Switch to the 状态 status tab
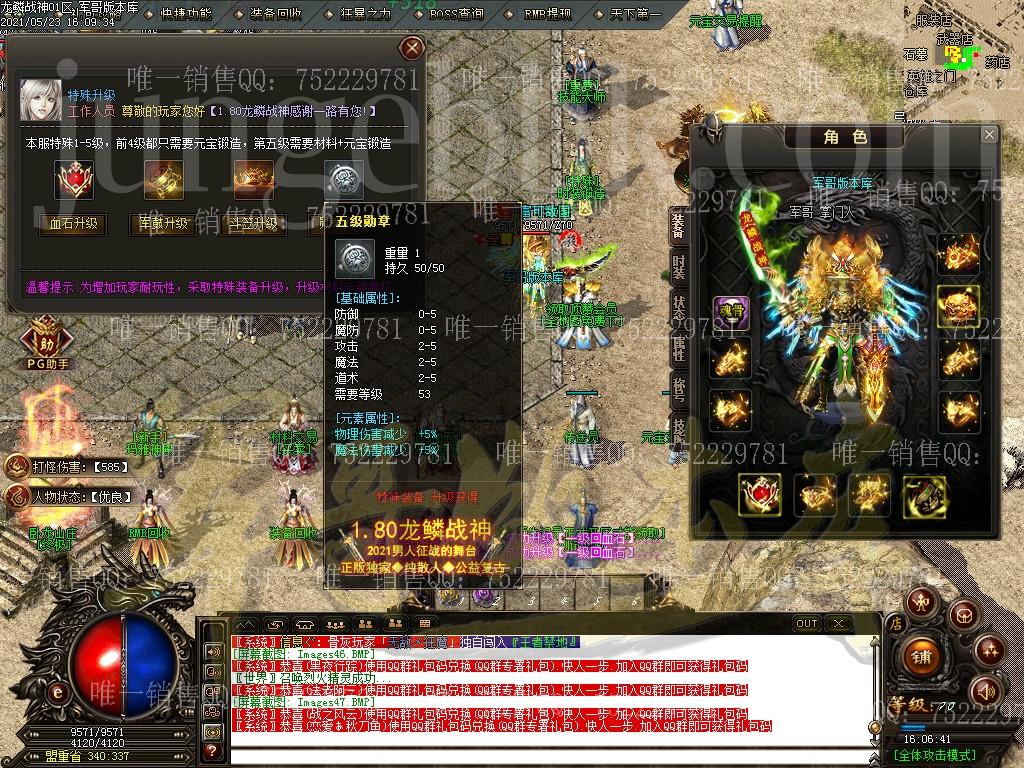1024x768 pixels. (x=679, y=308)
